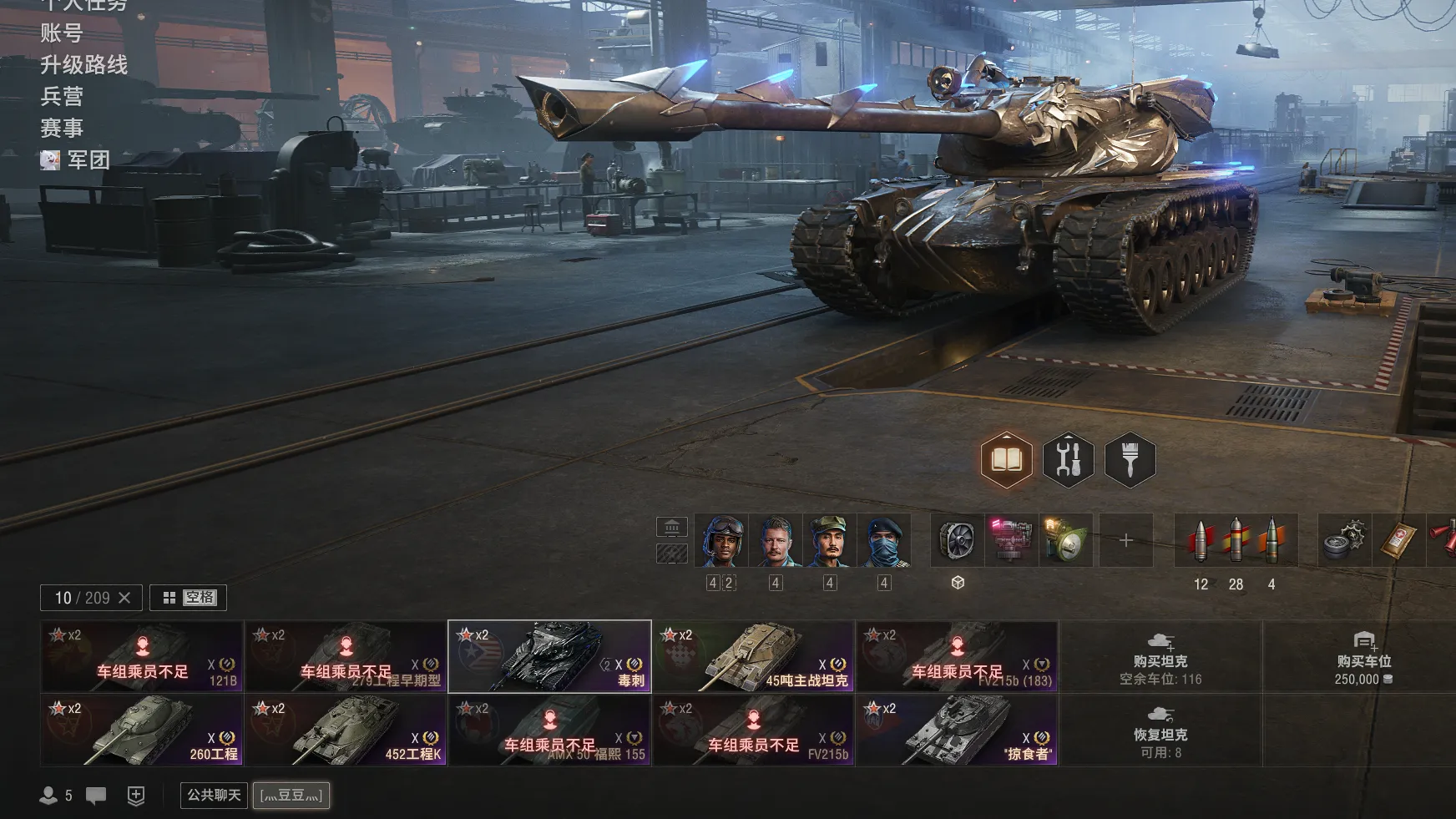Open the 军团 clan menu

(88, 160)
